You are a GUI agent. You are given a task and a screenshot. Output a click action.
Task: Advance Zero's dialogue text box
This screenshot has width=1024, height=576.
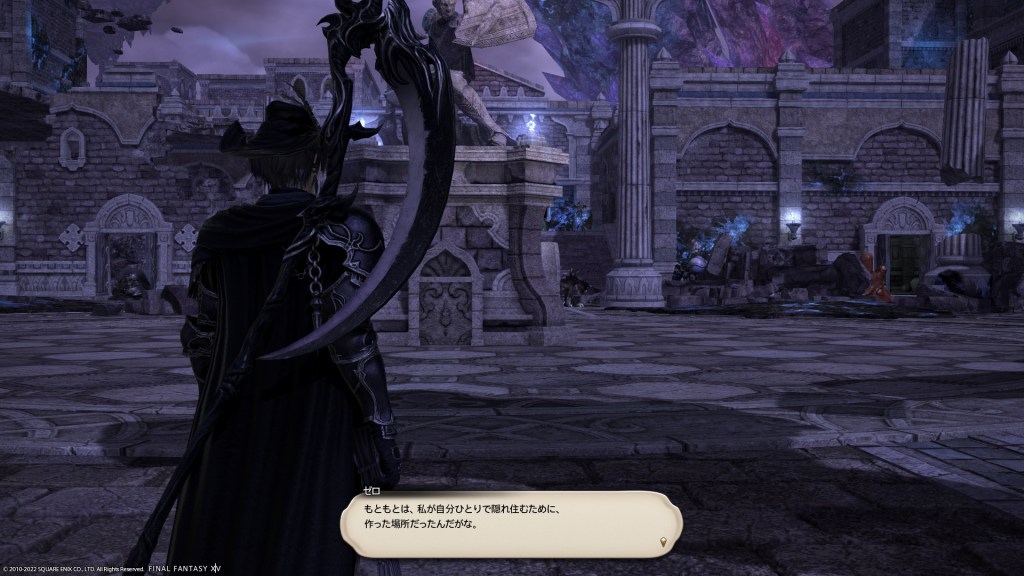click(x=510, y=523)
